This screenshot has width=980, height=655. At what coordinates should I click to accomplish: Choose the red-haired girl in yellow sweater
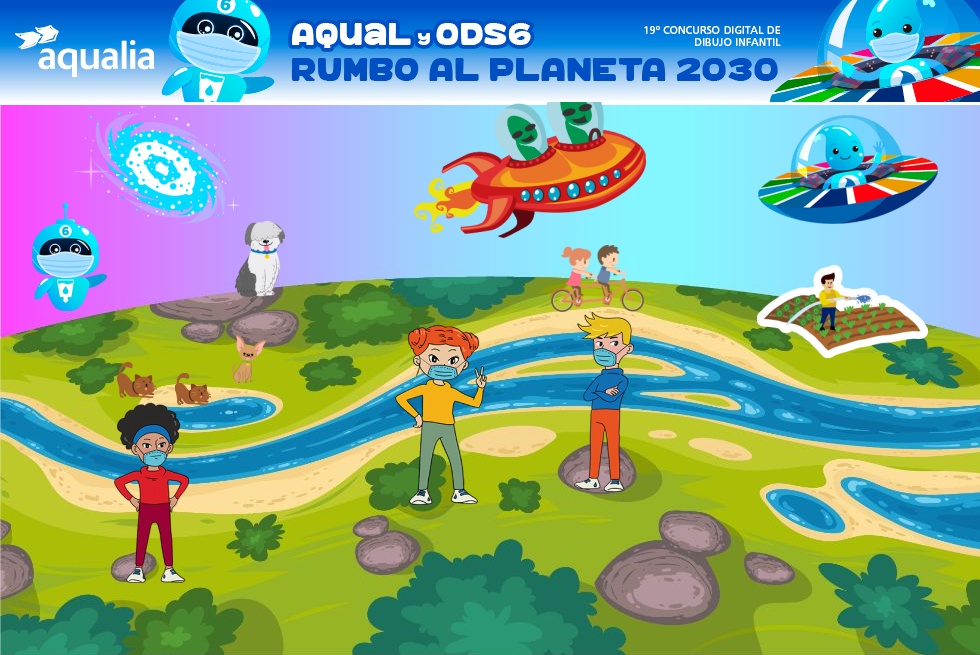441,412
